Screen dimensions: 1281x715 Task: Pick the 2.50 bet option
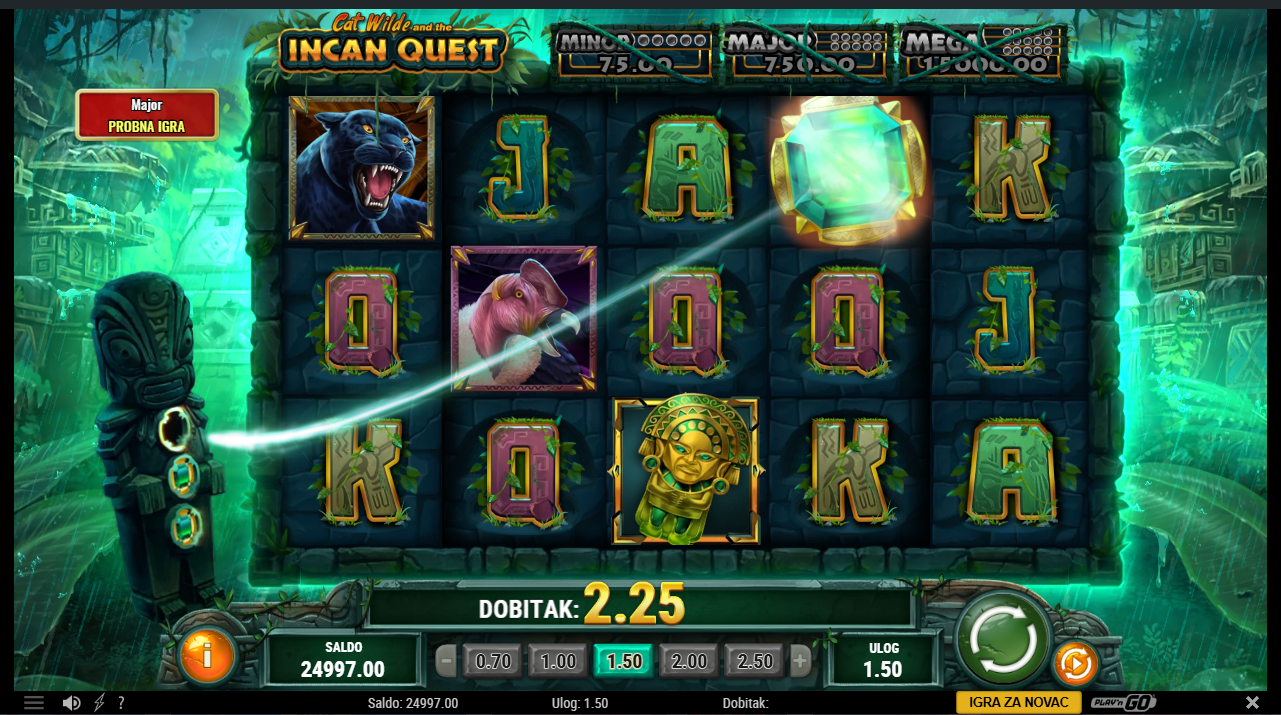click(x=755, y=661)
